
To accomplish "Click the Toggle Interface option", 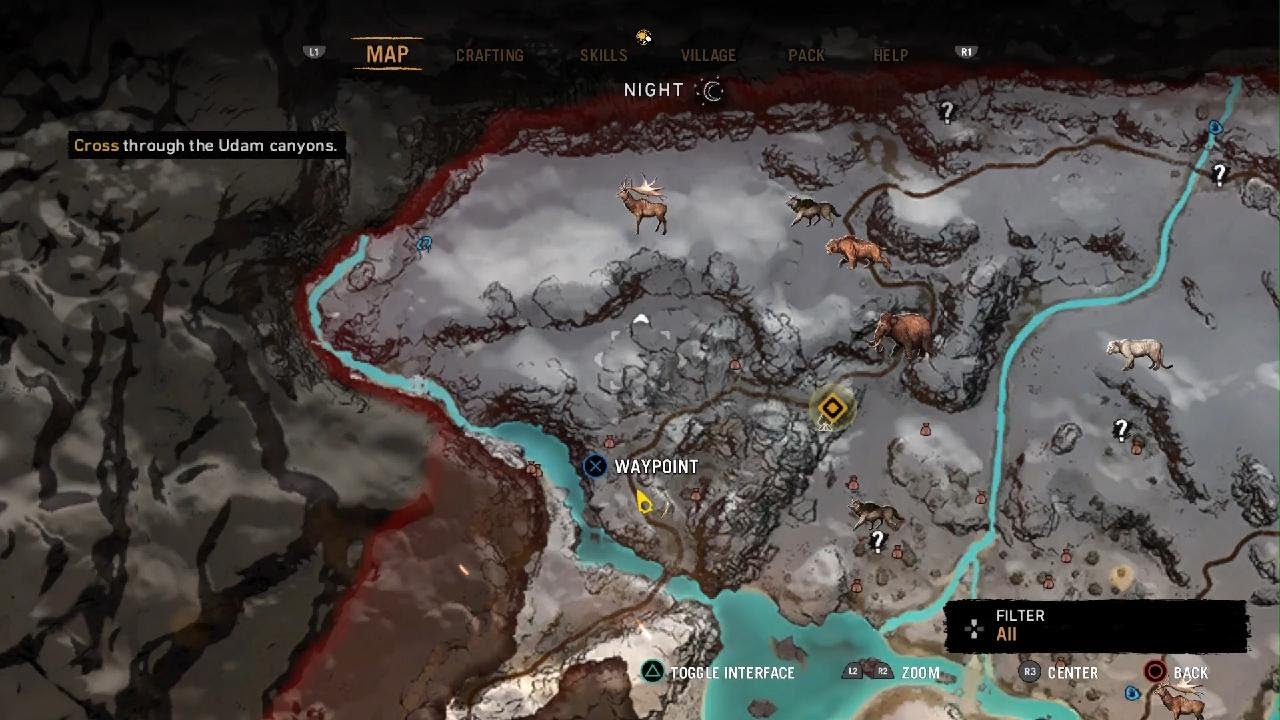I will [720, 673].
